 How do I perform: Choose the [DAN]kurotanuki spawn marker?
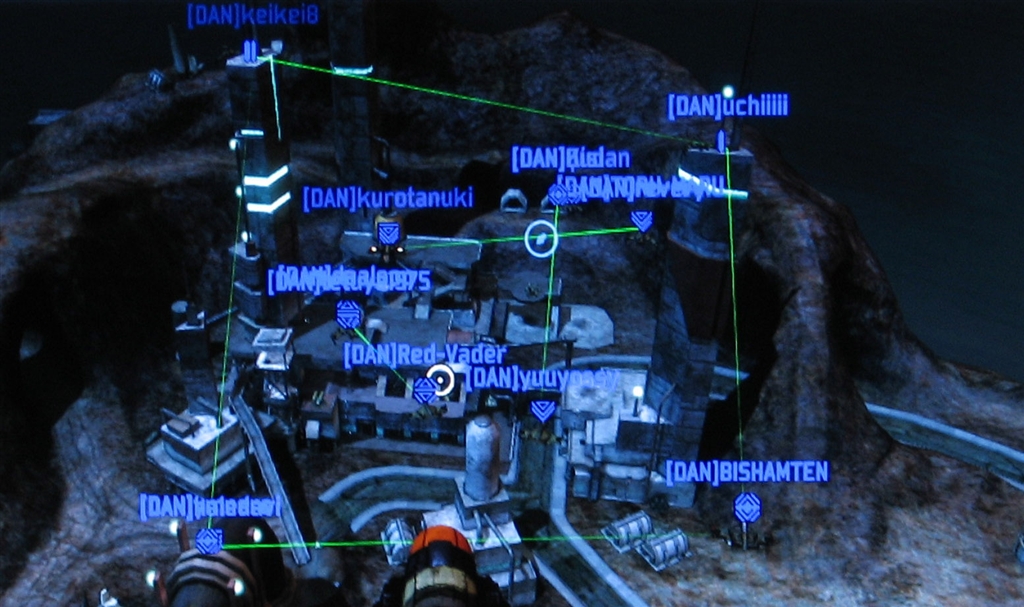coord(389,233)
